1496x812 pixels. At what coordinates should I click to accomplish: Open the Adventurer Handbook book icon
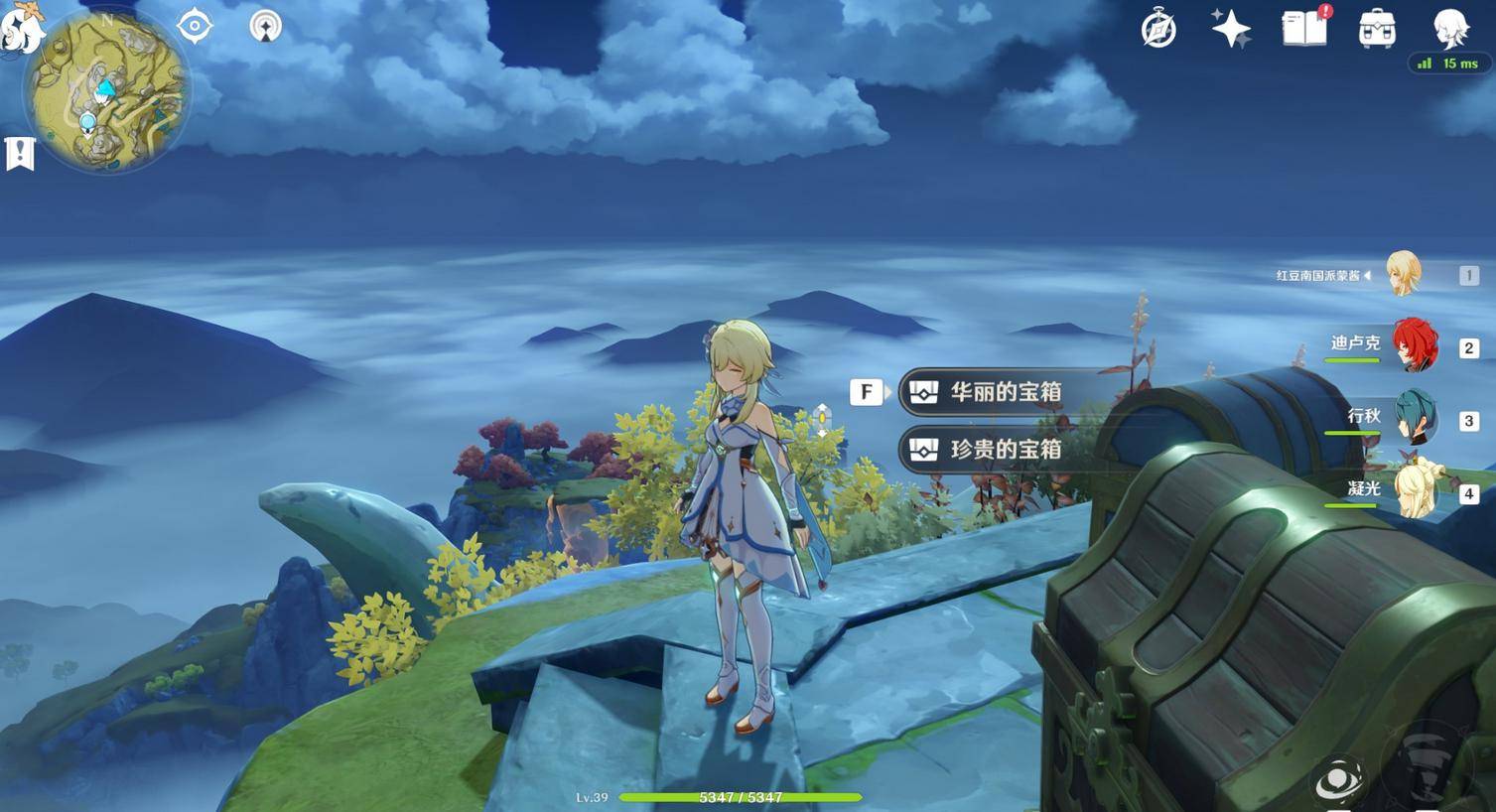(x=1305, y=28)
